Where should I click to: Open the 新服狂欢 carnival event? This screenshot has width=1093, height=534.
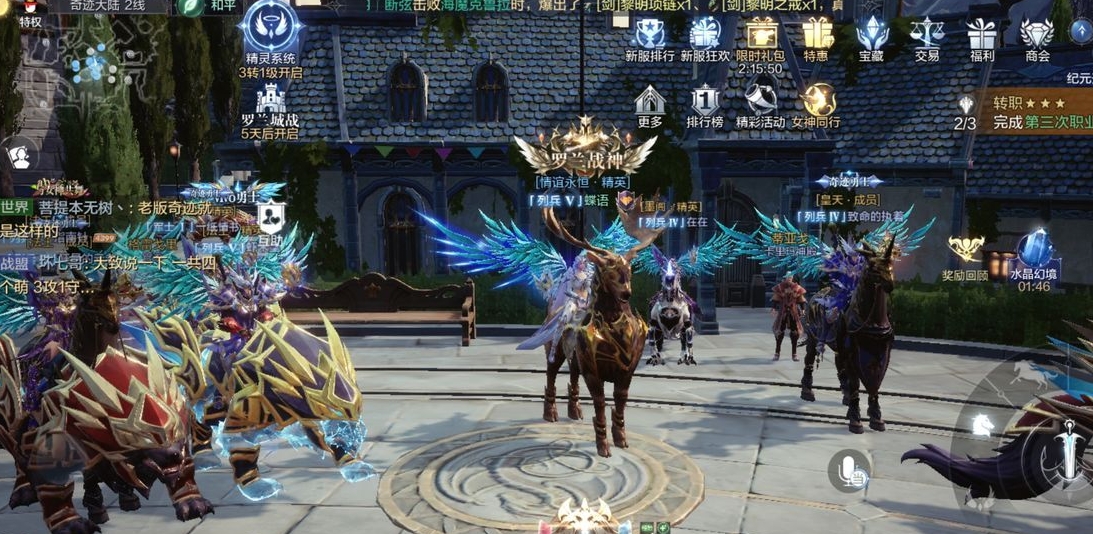pyautogui.click(x=706, y=36)
